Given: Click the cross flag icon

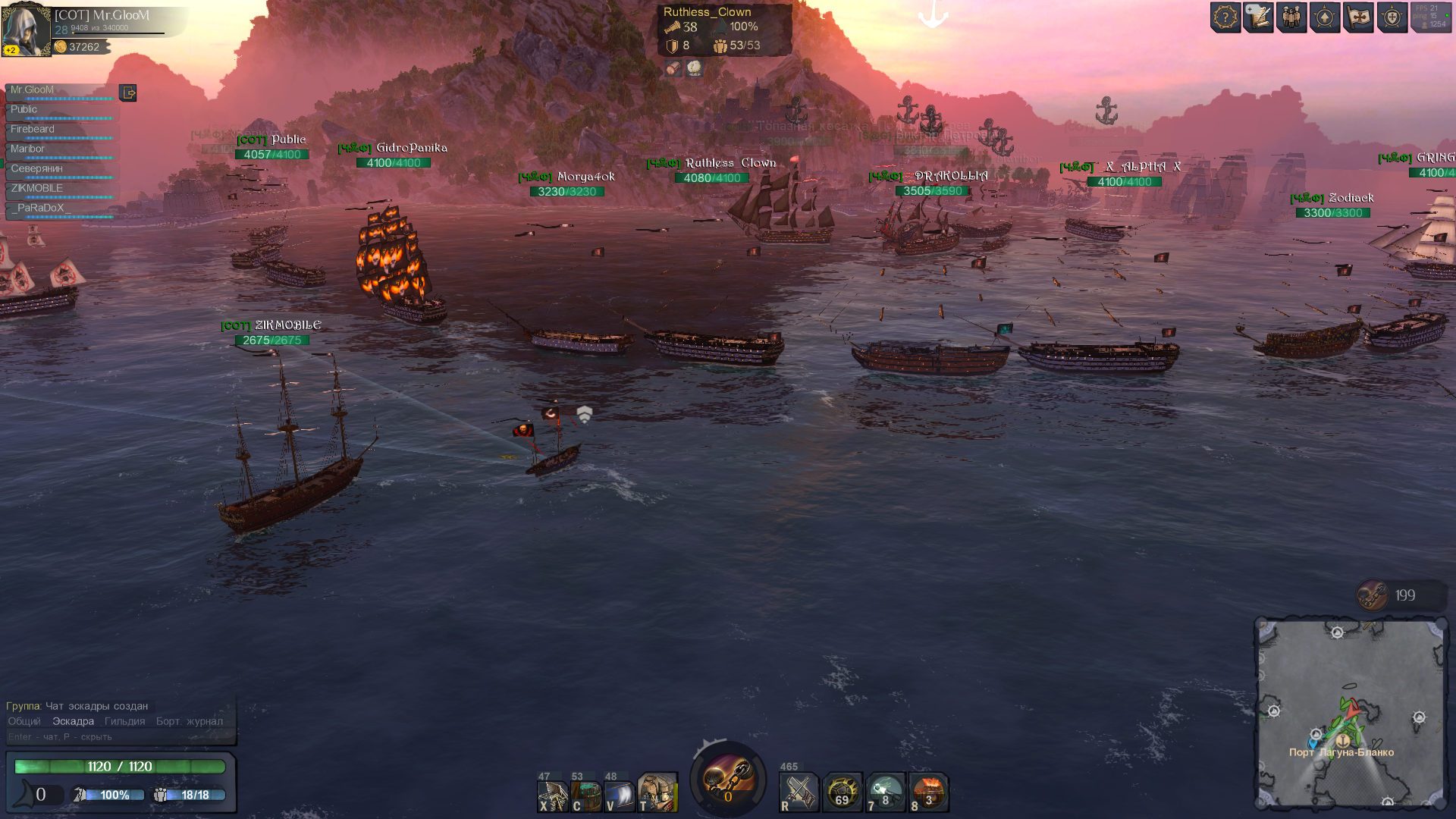Looking at the screenshot, I should pos(1358,17).
